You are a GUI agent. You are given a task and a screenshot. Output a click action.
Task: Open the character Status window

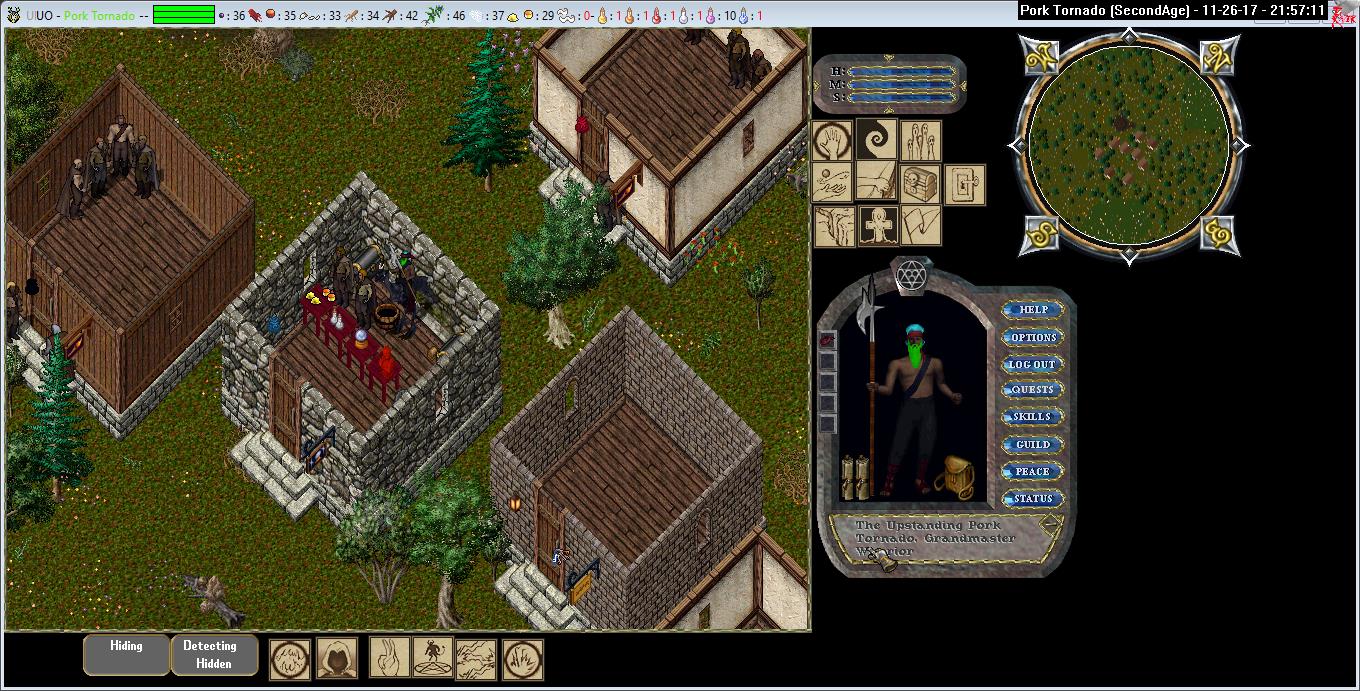click(x=1033, y=498)
